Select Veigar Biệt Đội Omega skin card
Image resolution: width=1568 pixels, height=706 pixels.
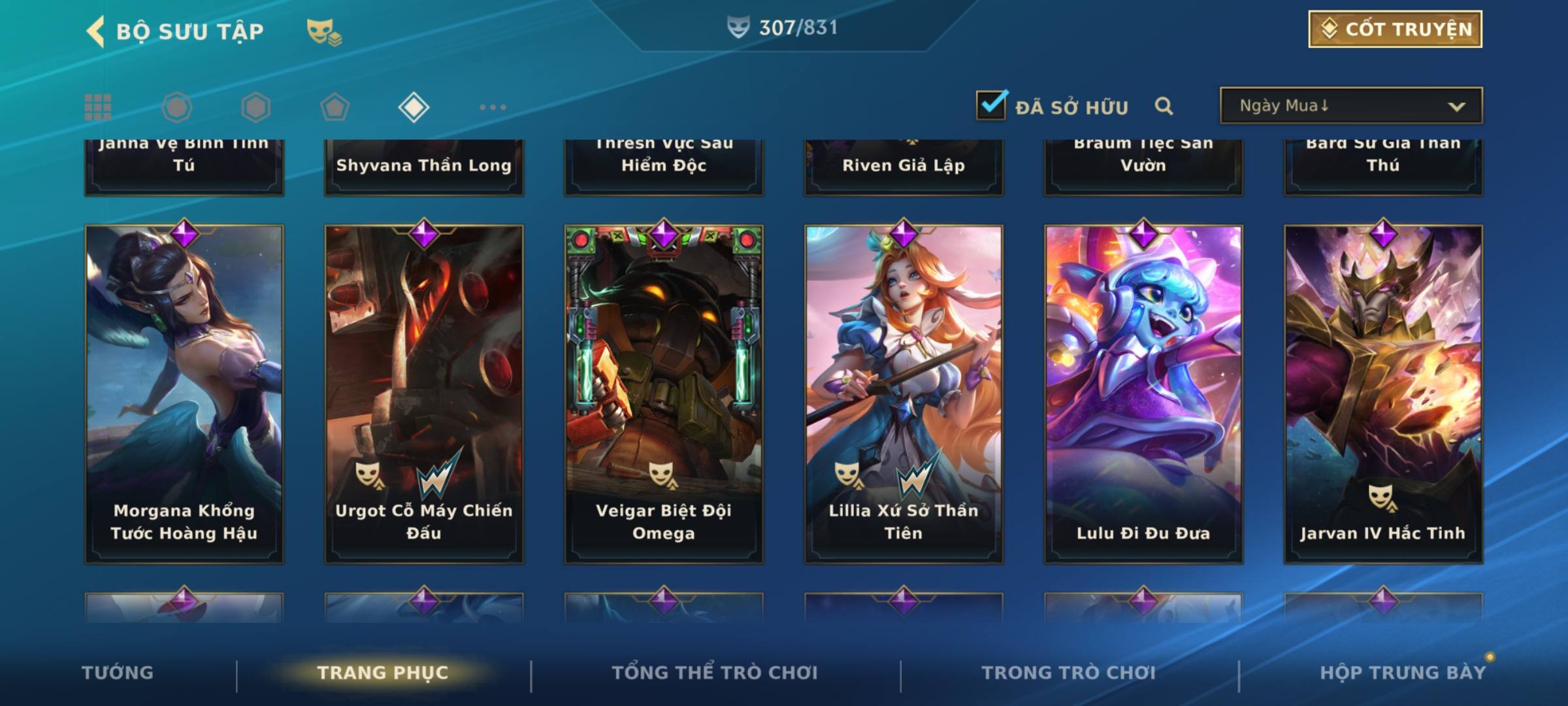[x=664, y=394]
